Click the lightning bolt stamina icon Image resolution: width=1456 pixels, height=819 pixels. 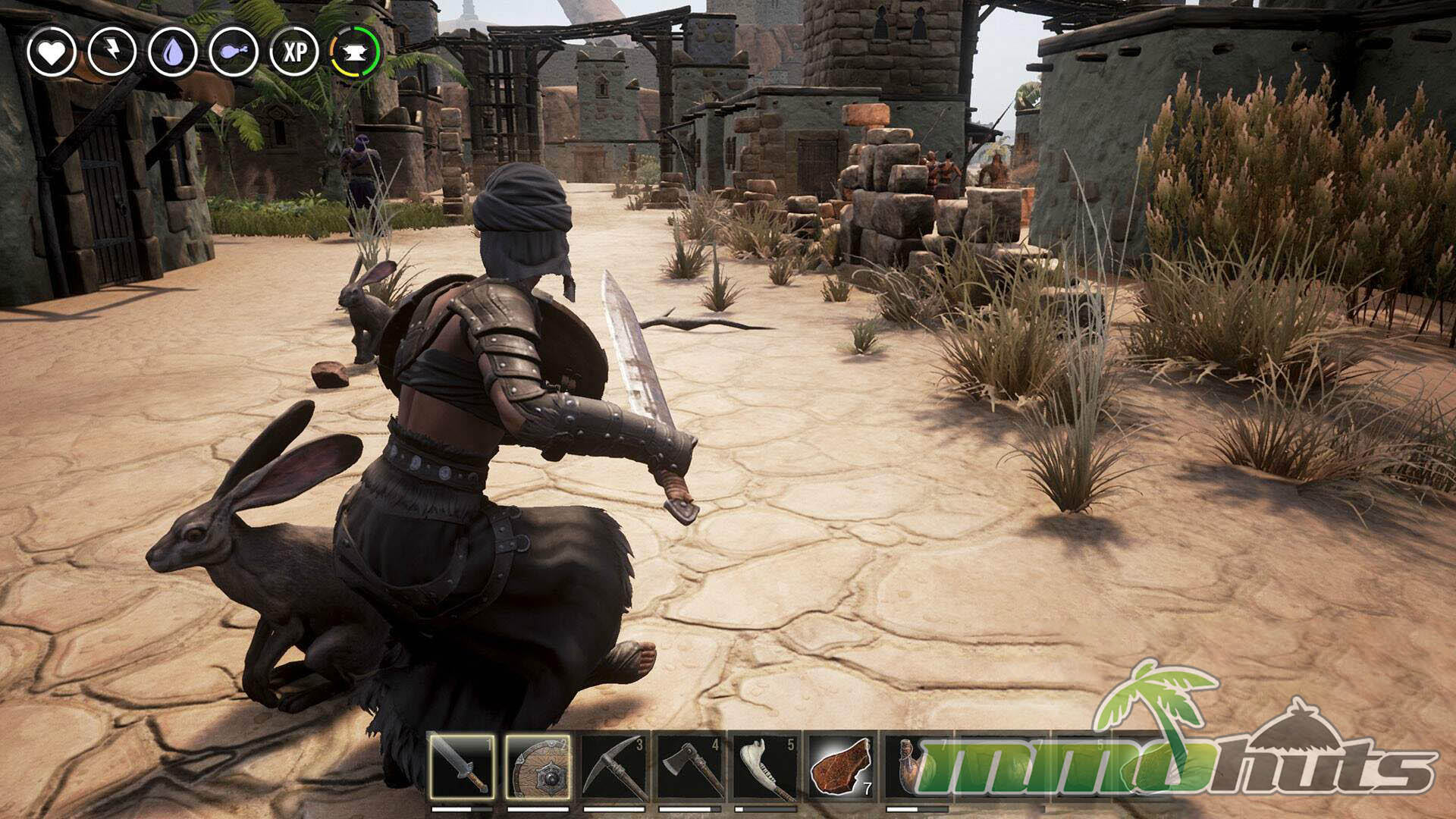[112, 52]
